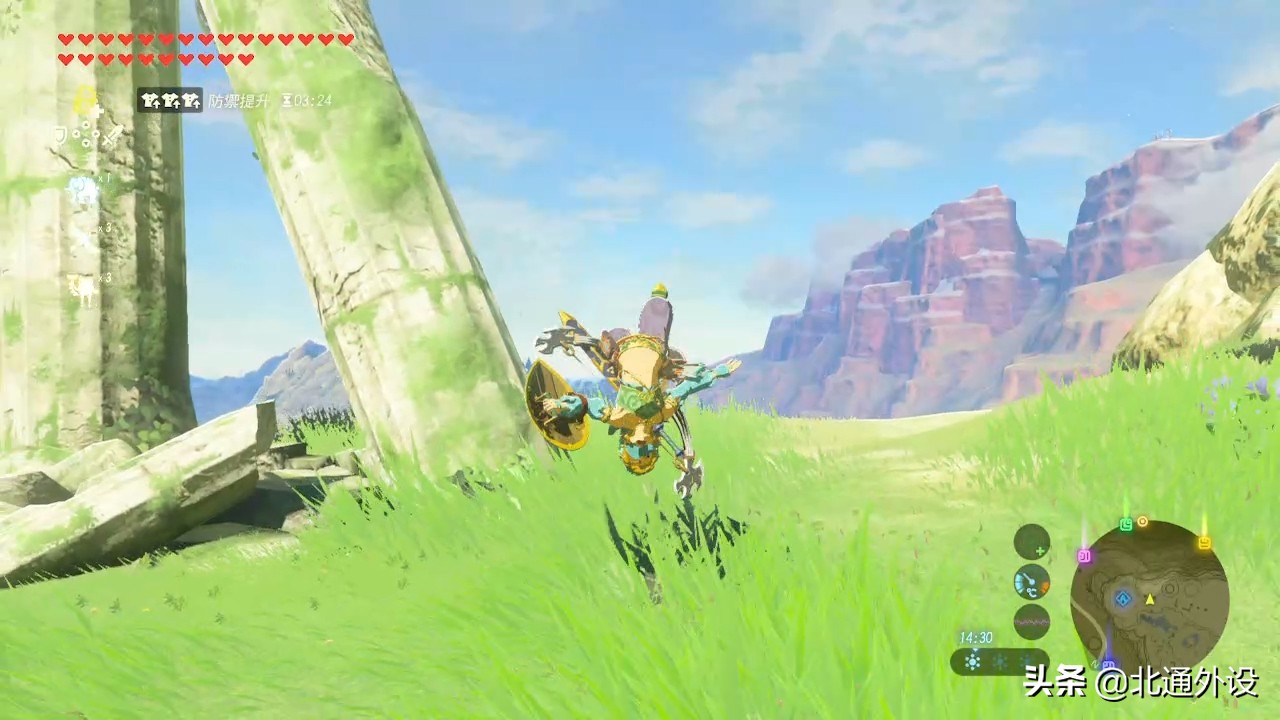The image size is (1280, 720).
Task: Click the Toutiao watermark text
Action: click(1140, 683)
